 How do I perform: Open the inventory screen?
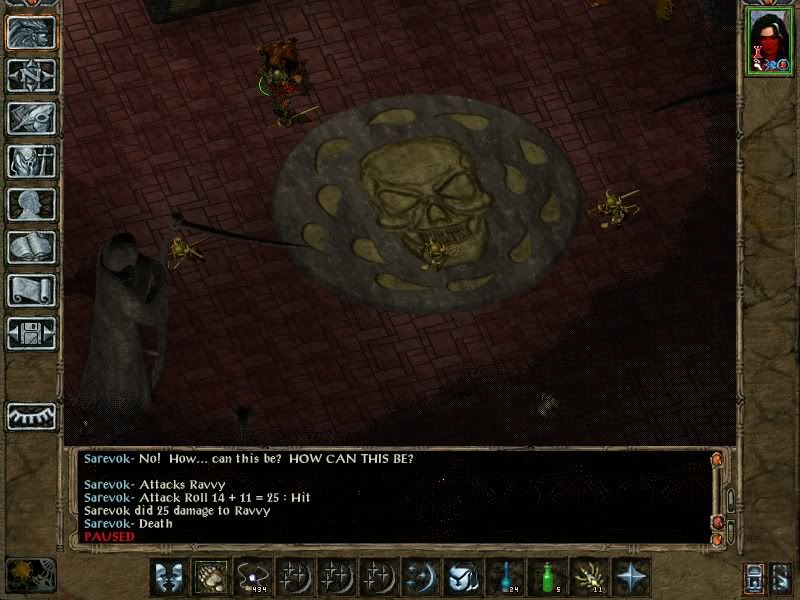point(31,161)
